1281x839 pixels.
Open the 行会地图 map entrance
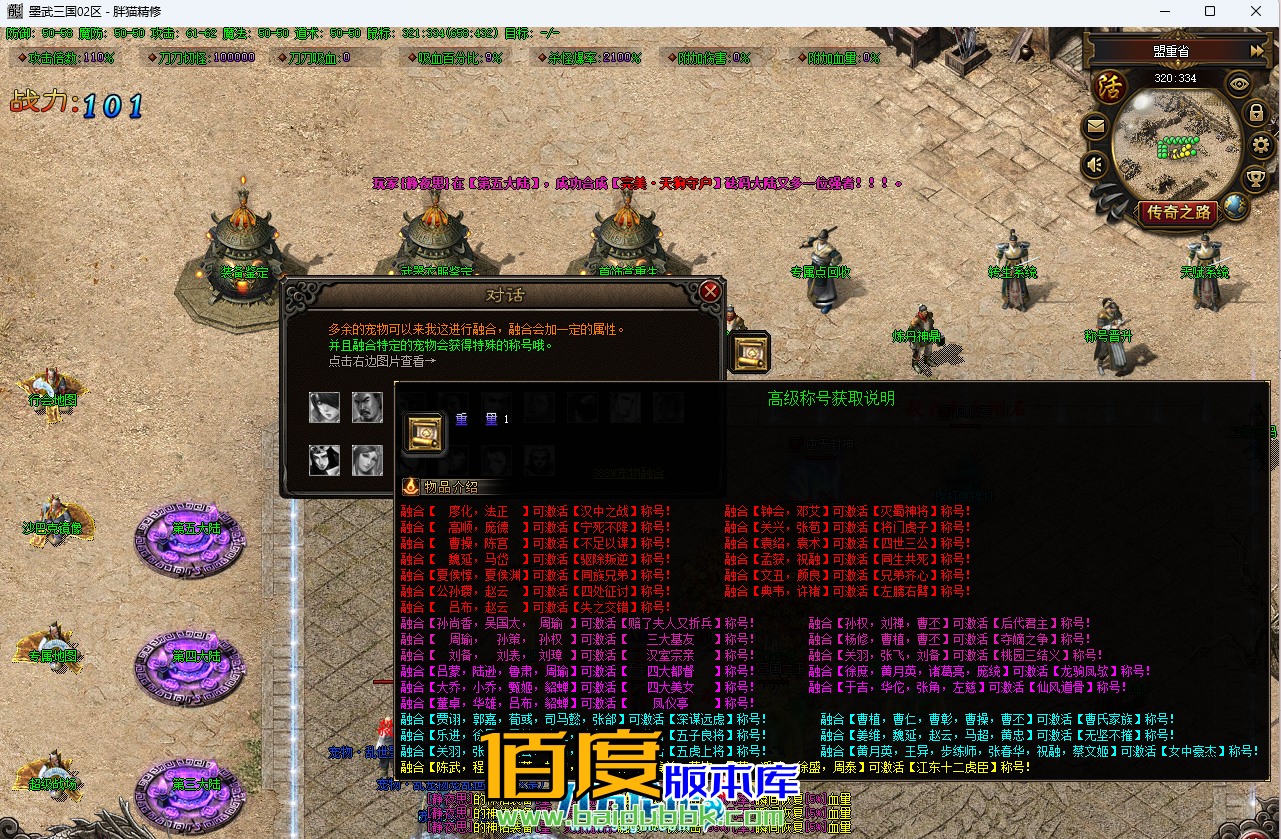coord(52,395)
